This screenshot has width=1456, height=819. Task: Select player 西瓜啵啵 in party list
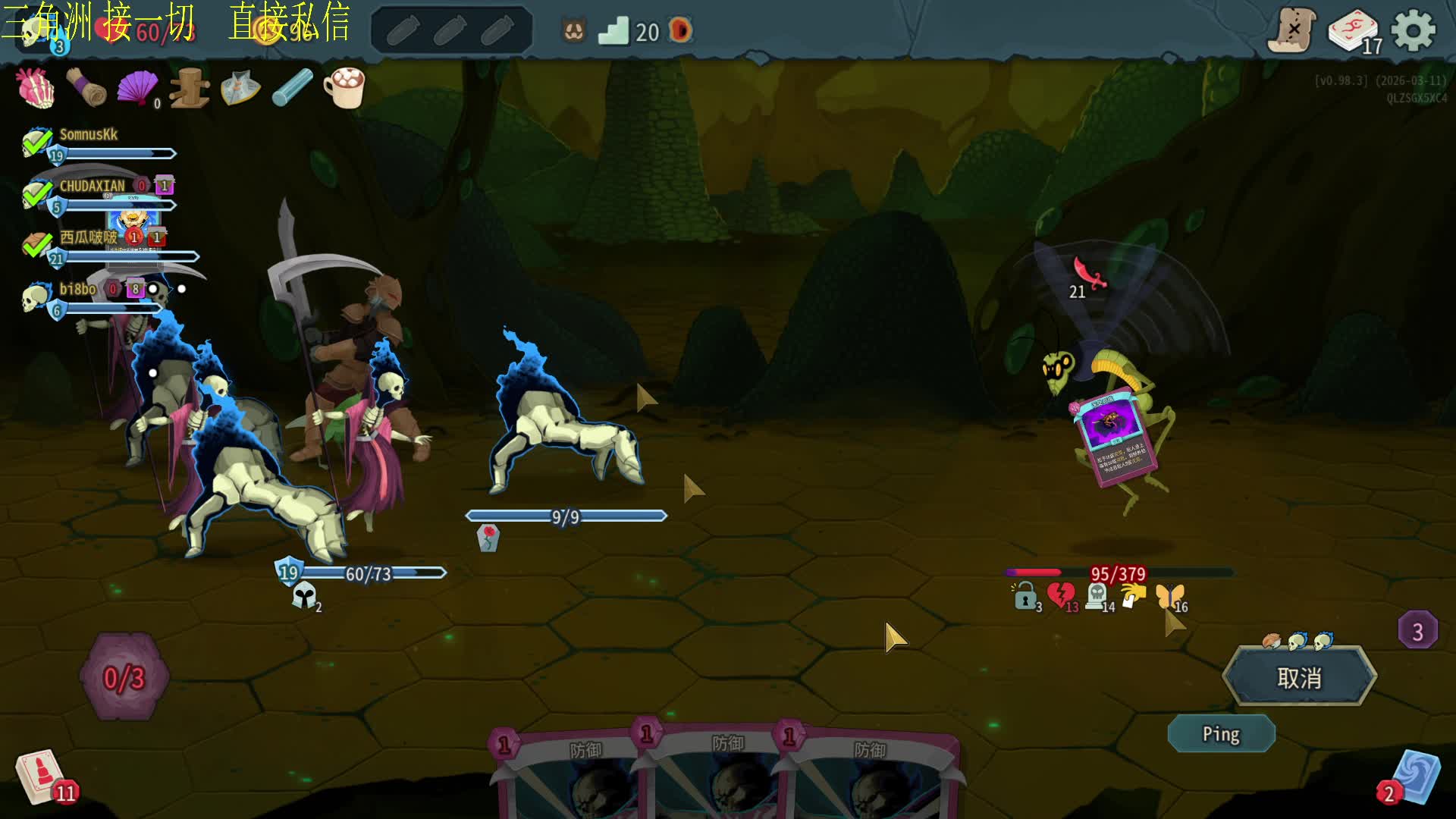pyautogui.click(x=88, y=237)
